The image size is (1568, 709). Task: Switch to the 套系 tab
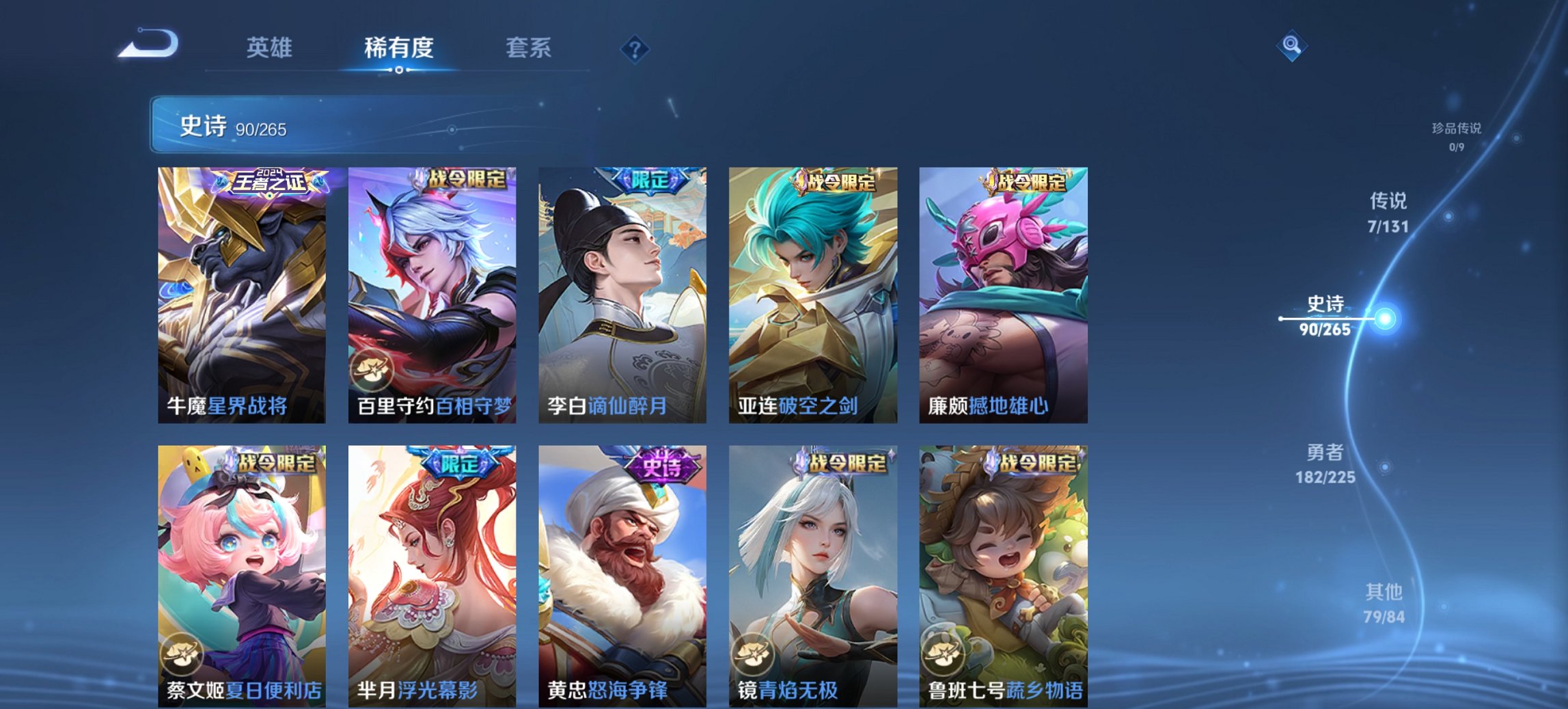529,49
